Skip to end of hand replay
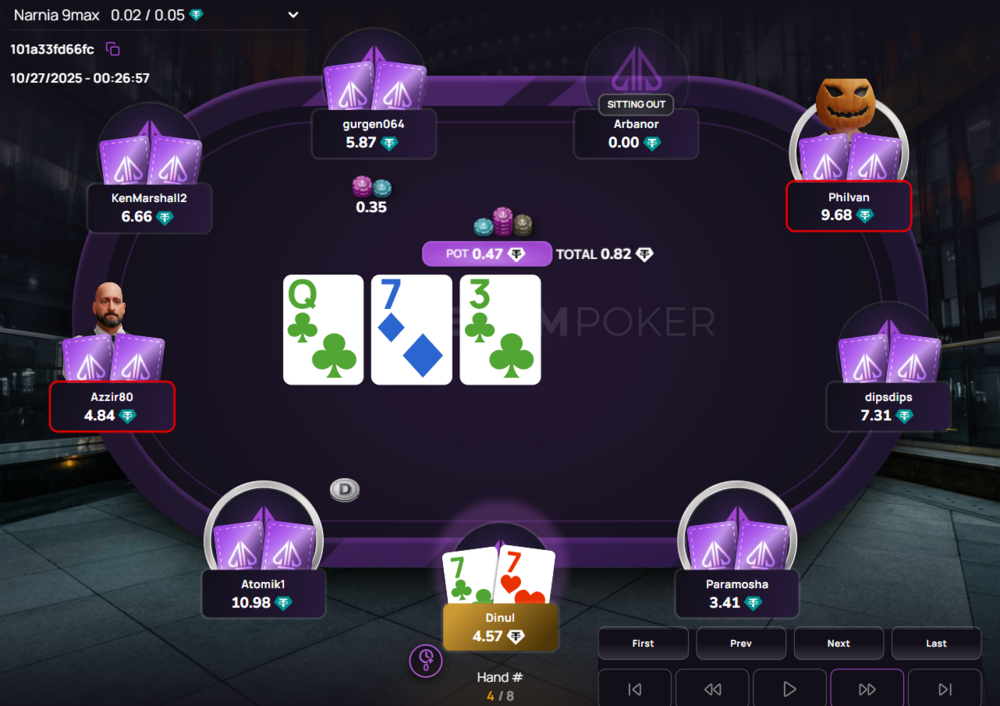Viewport: 1000px width, 706px height. 945,689
